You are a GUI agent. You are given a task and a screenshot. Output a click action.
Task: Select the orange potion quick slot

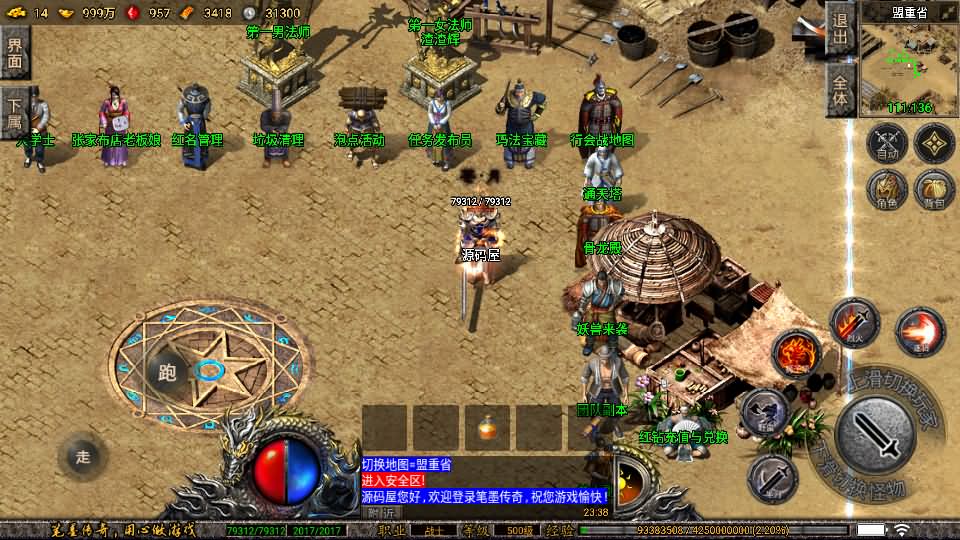[488, 428]
